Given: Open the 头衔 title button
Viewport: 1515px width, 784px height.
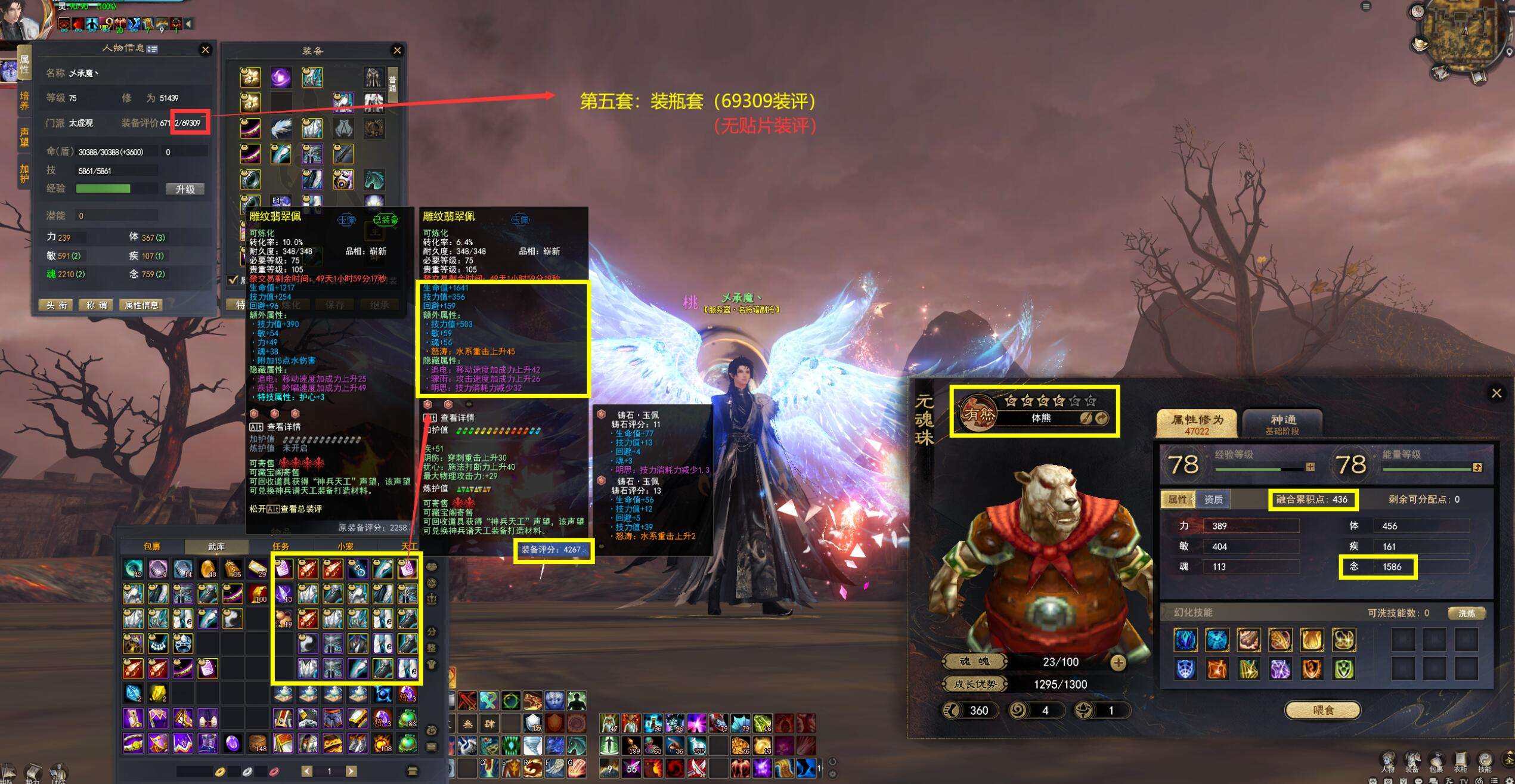Looking at the screenshot, I should (x=57, y=305).
